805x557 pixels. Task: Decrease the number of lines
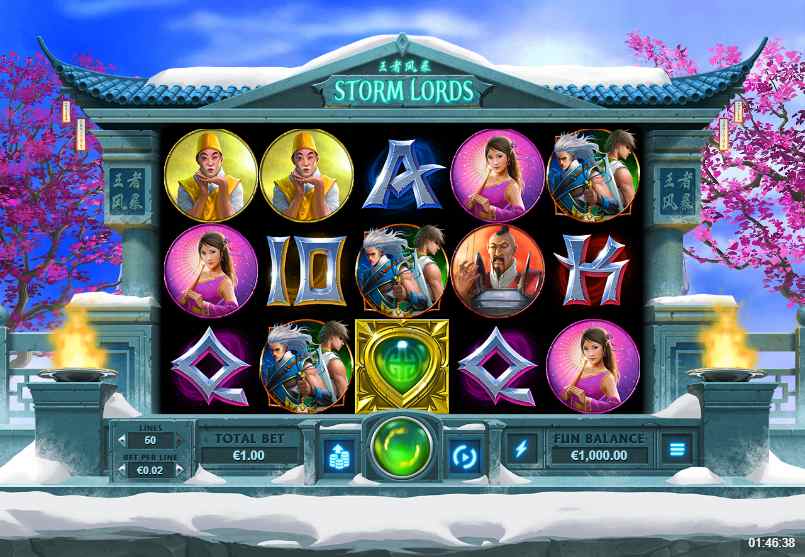pyautogui.click(x=121, y=441)
